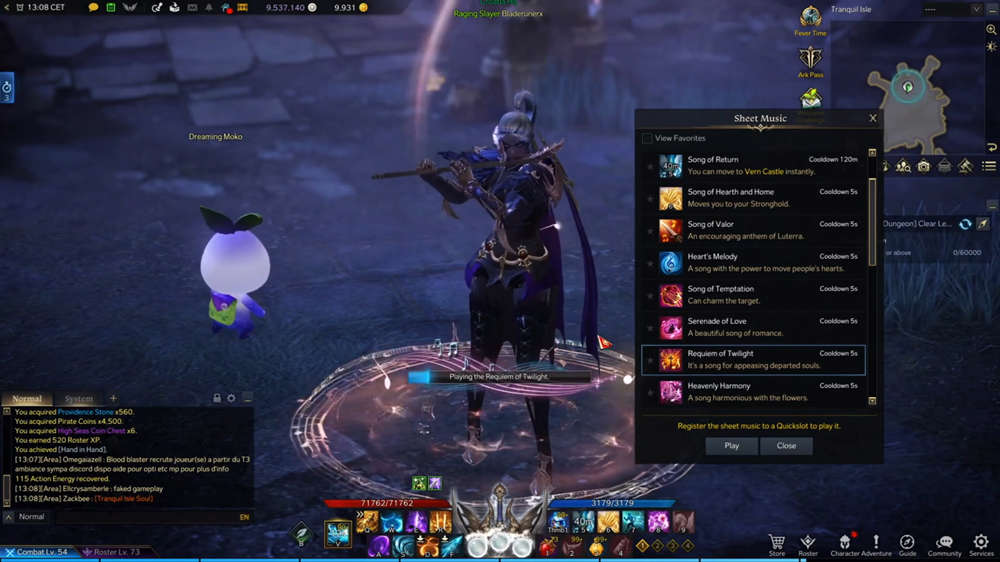
Task: Open the Character menu
Action: (845, 543)
